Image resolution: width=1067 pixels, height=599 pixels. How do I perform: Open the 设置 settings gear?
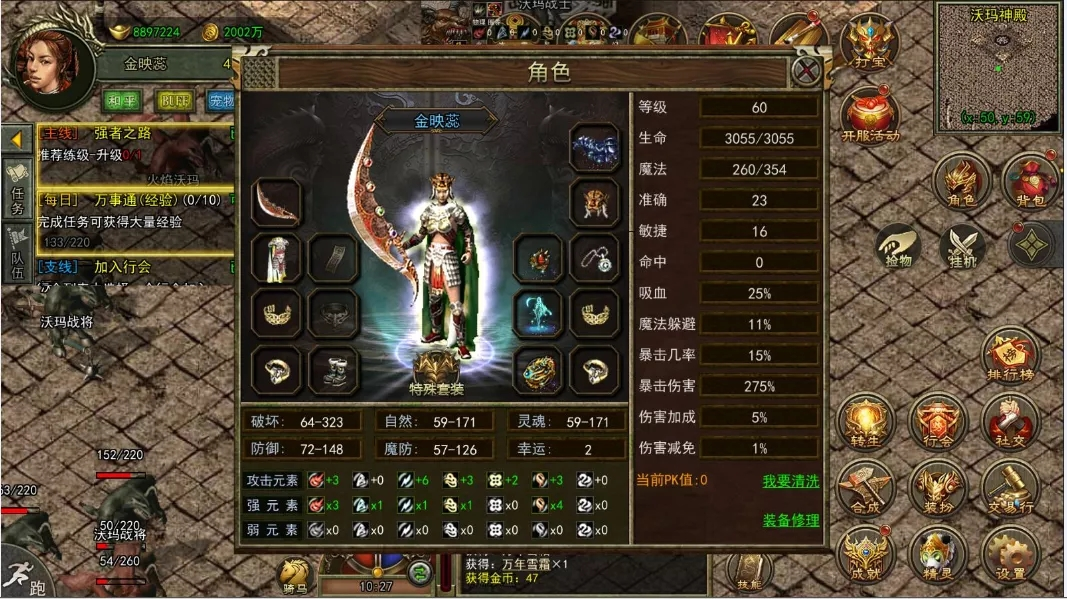[x=1010, y=555]
